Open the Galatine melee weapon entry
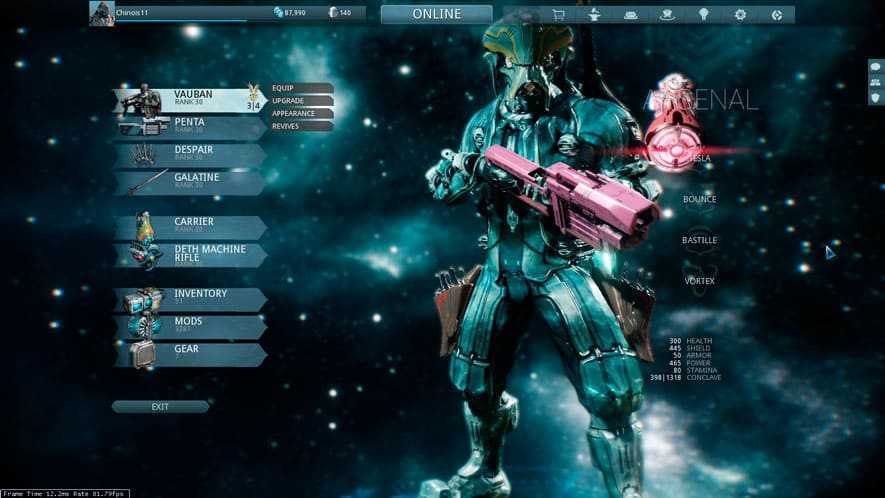Screen dimensions: 885x498 tap(190, 182)
